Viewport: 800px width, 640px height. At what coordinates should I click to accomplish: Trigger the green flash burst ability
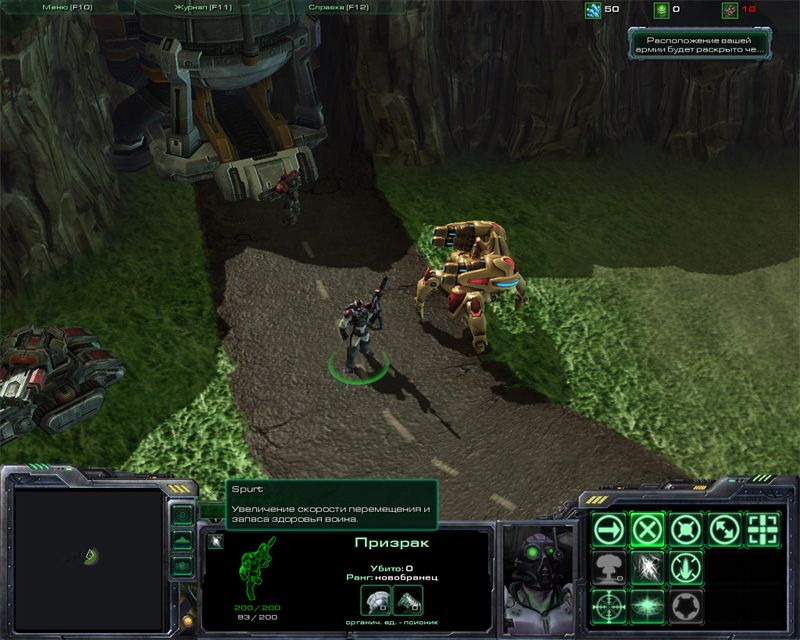(x=647, y=605)
